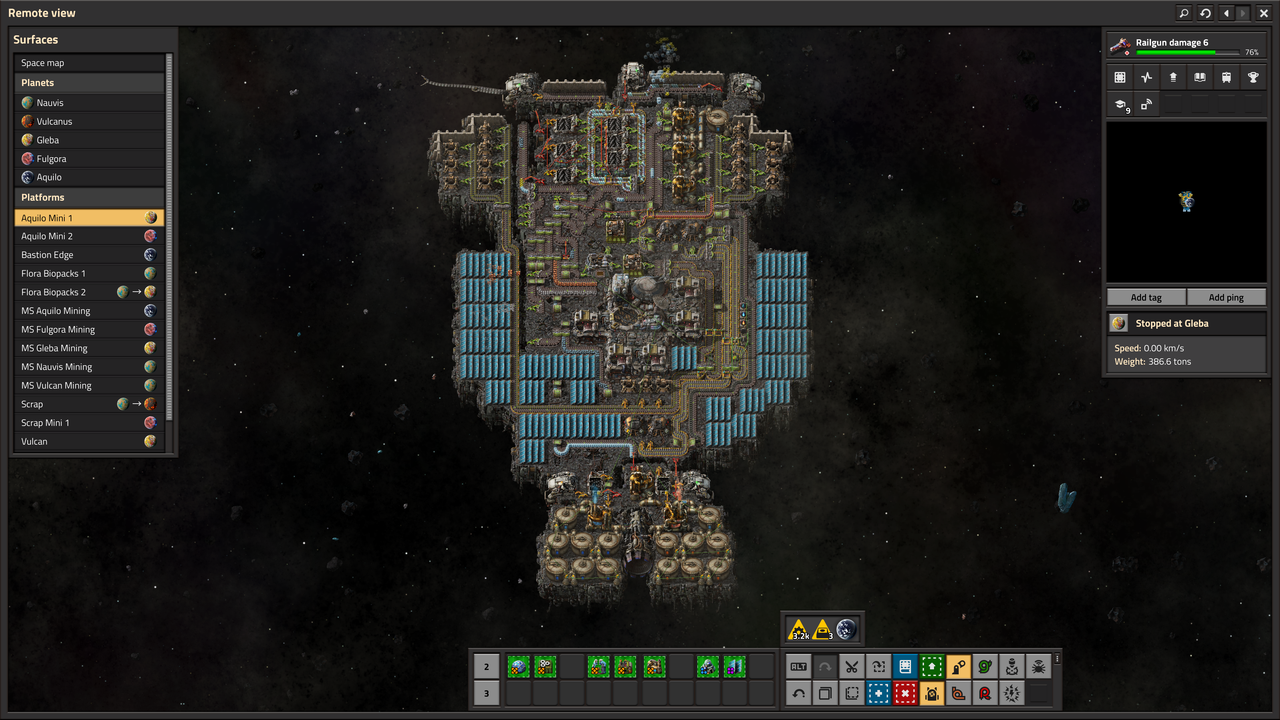Select the Nauvis planet surface

(x=90, y=103)
